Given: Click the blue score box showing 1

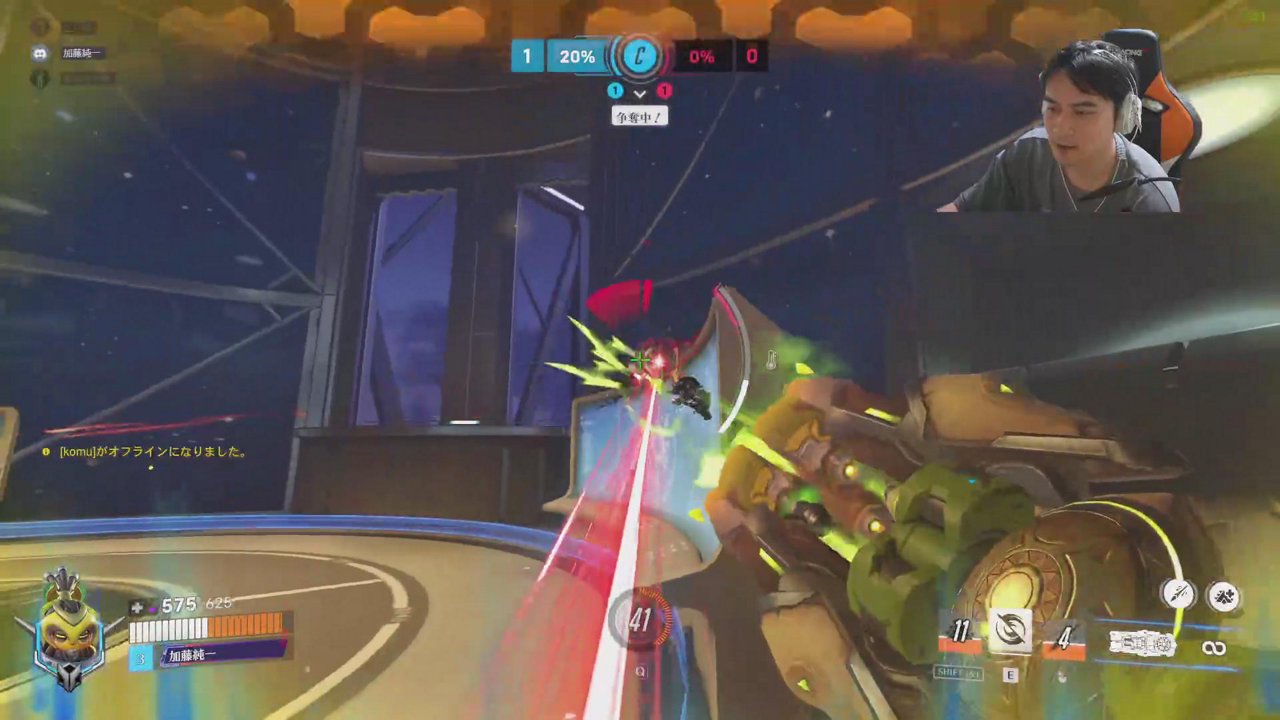Looking at the screenshot, I should point(527,57).
